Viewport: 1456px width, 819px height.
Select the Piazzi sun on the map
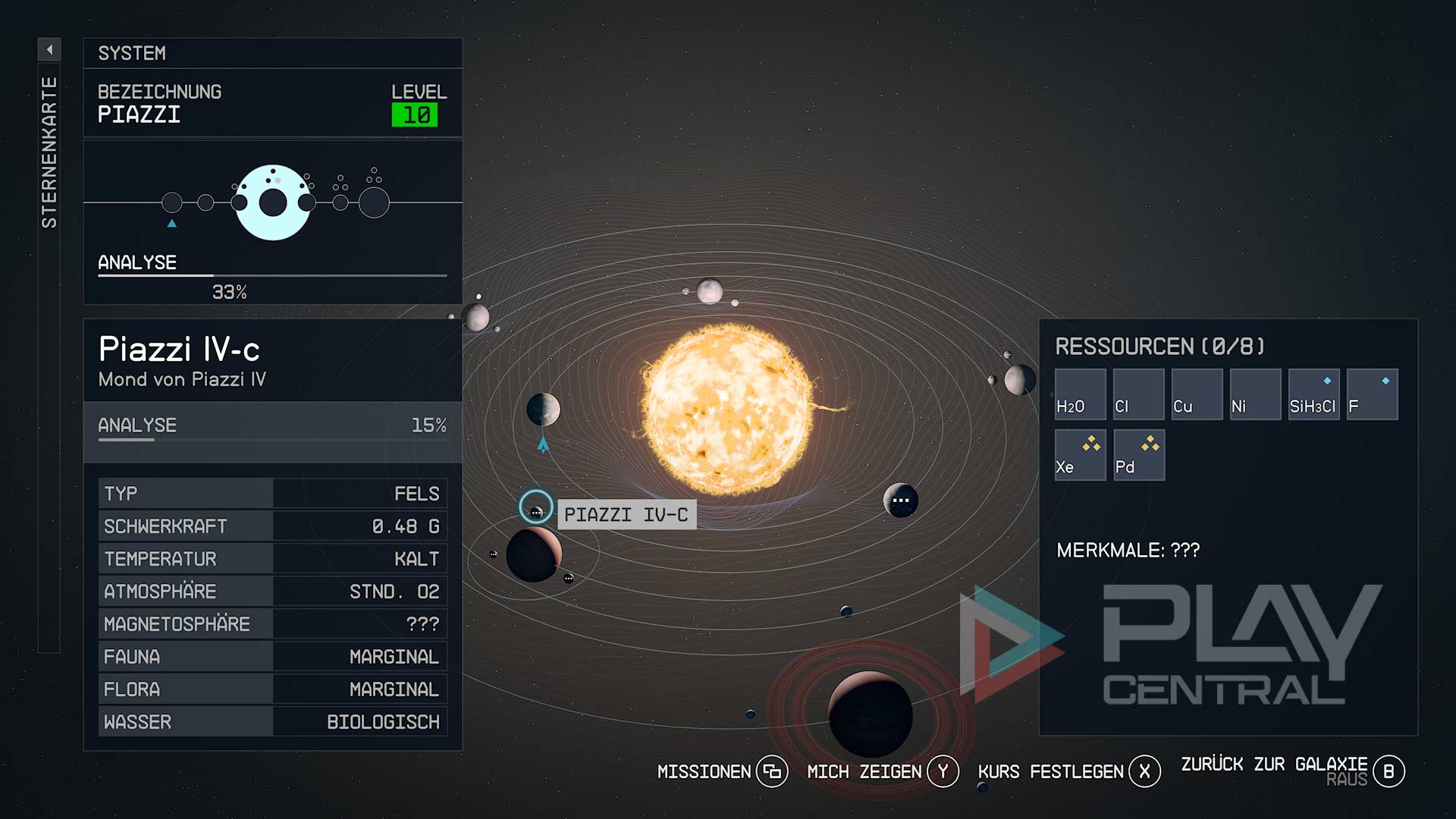[726, 409]
